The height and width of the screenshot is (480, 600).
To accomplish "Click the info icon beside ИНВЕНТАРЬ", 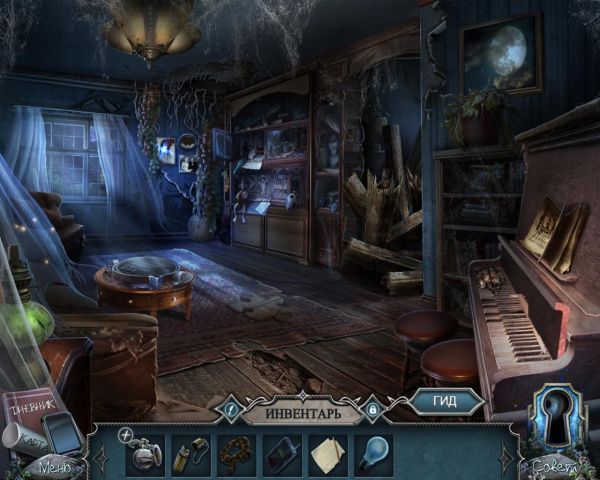I will click(x=231, y=409).
